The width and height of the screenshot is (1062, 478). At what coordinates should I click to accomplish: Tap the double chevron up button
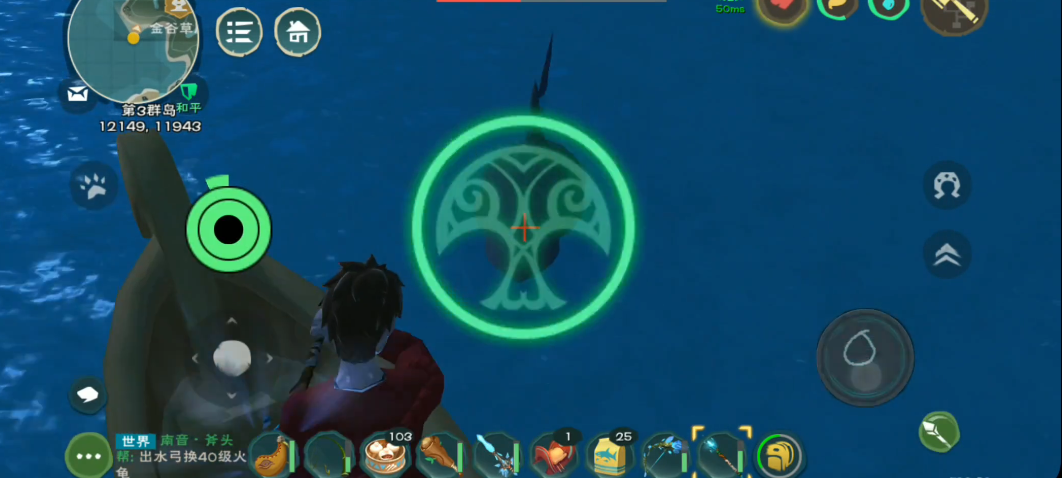(x=946, y=254)
